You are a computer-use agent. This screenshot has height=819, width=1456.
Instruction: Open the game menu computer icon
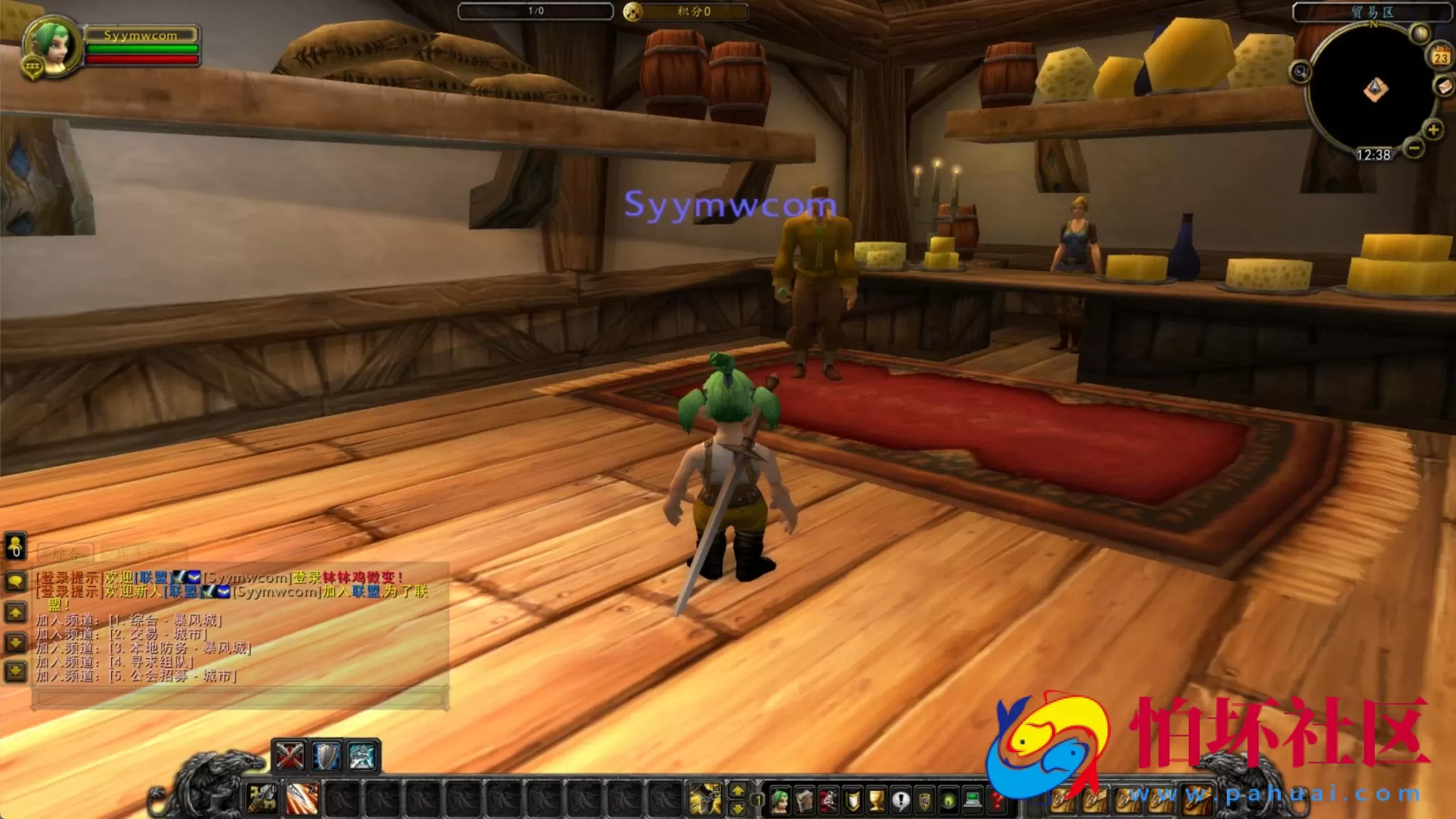tap(971, 800)
